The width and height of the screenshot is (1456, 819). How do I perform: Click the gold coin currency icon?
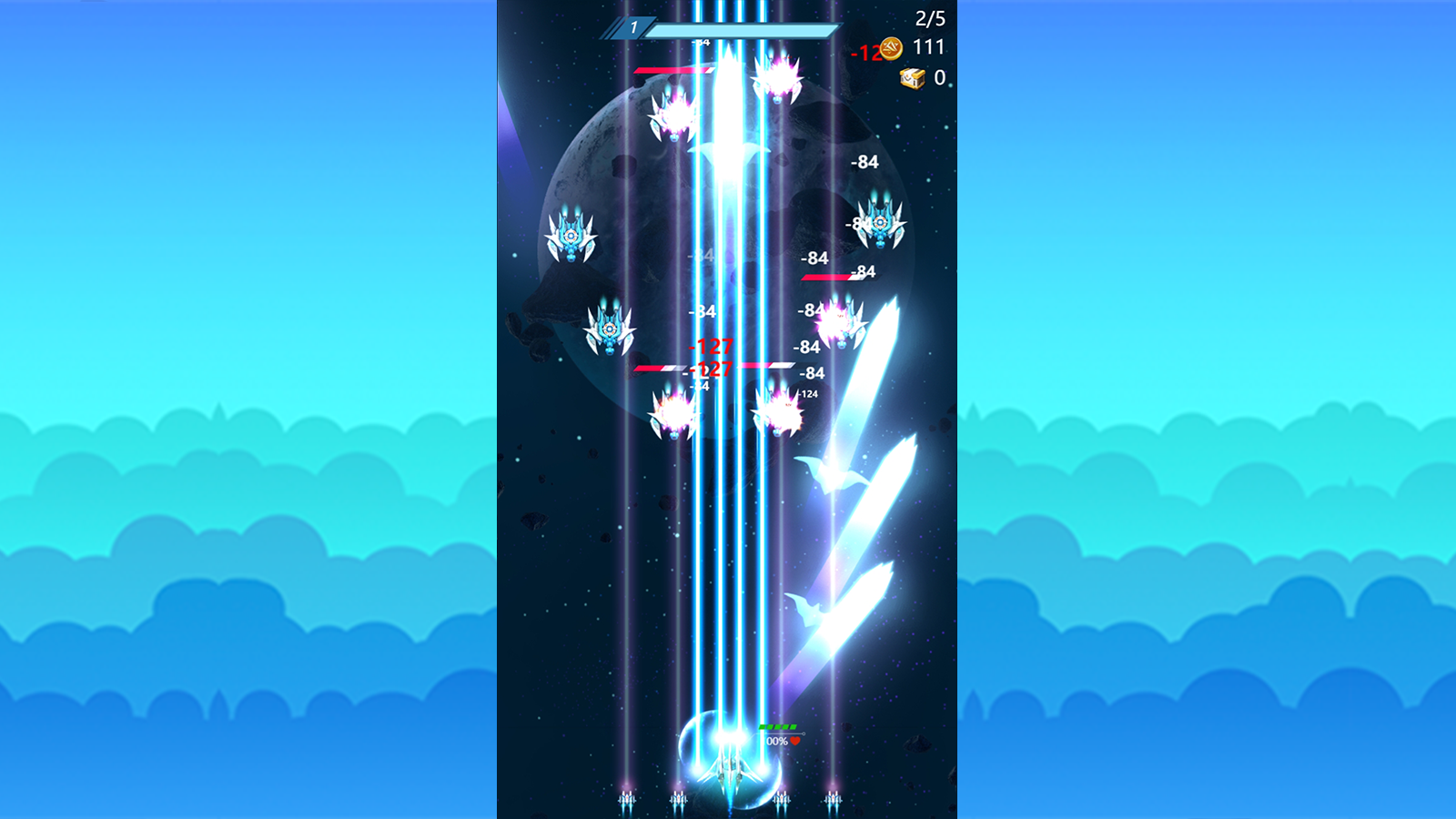(890, 47)
